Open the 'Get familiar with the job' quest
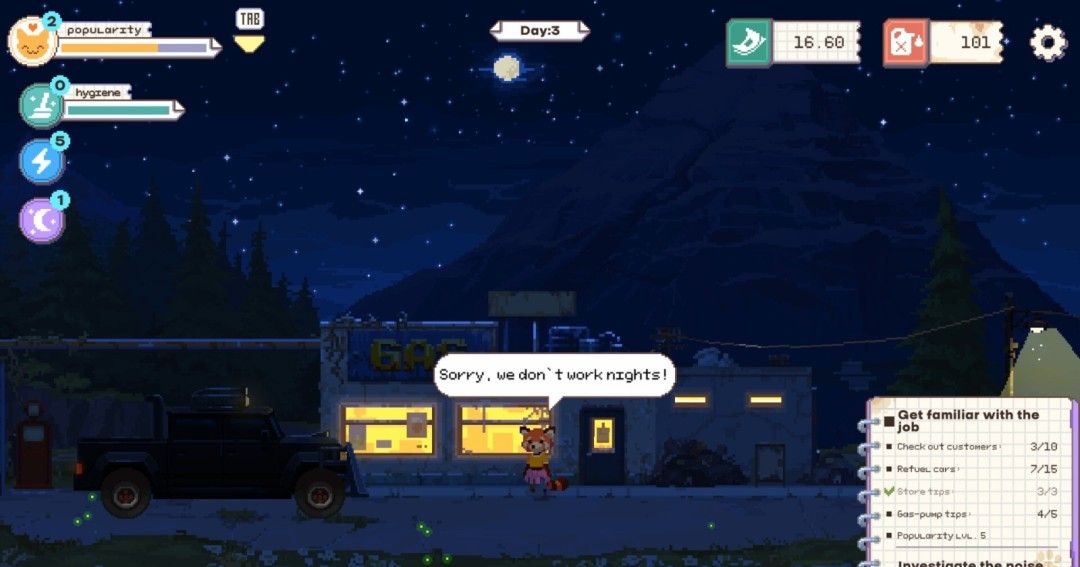The image size is (1080, 567). pos(966,420)
